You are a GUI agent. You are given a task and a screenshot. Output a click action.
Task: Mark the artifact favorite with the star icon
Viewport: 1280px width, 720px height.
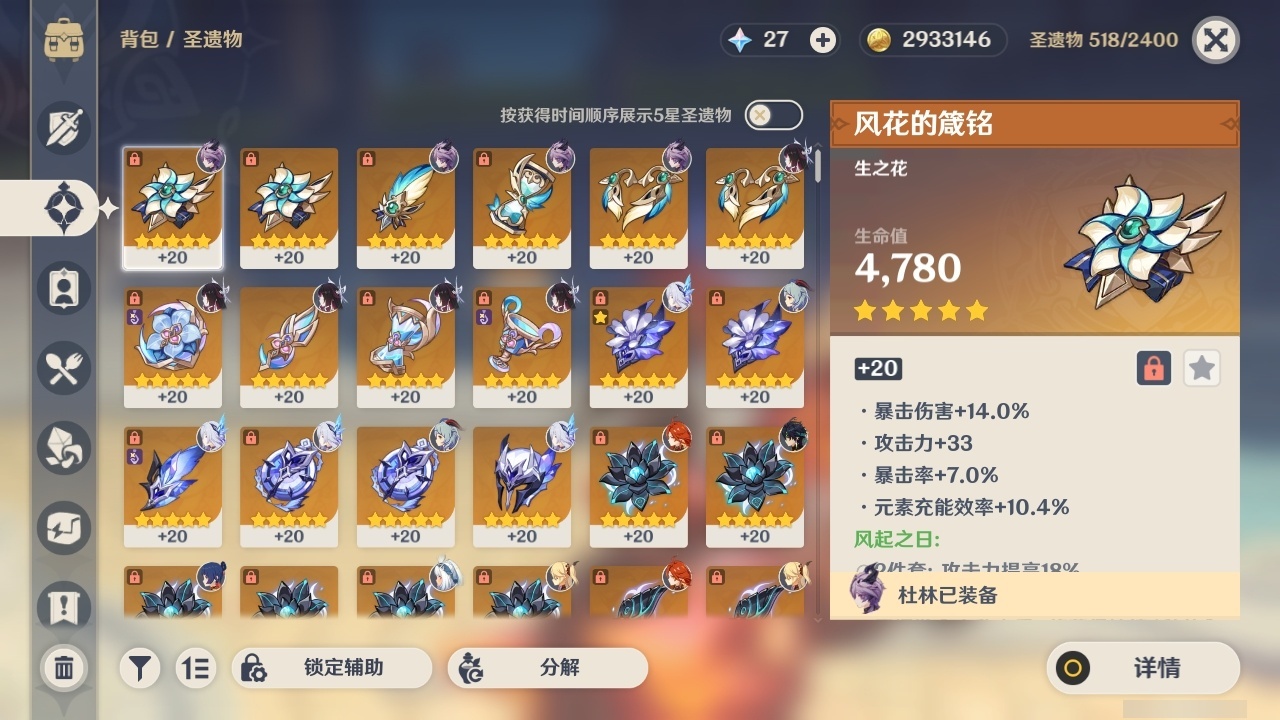(x=1201, y=368)
